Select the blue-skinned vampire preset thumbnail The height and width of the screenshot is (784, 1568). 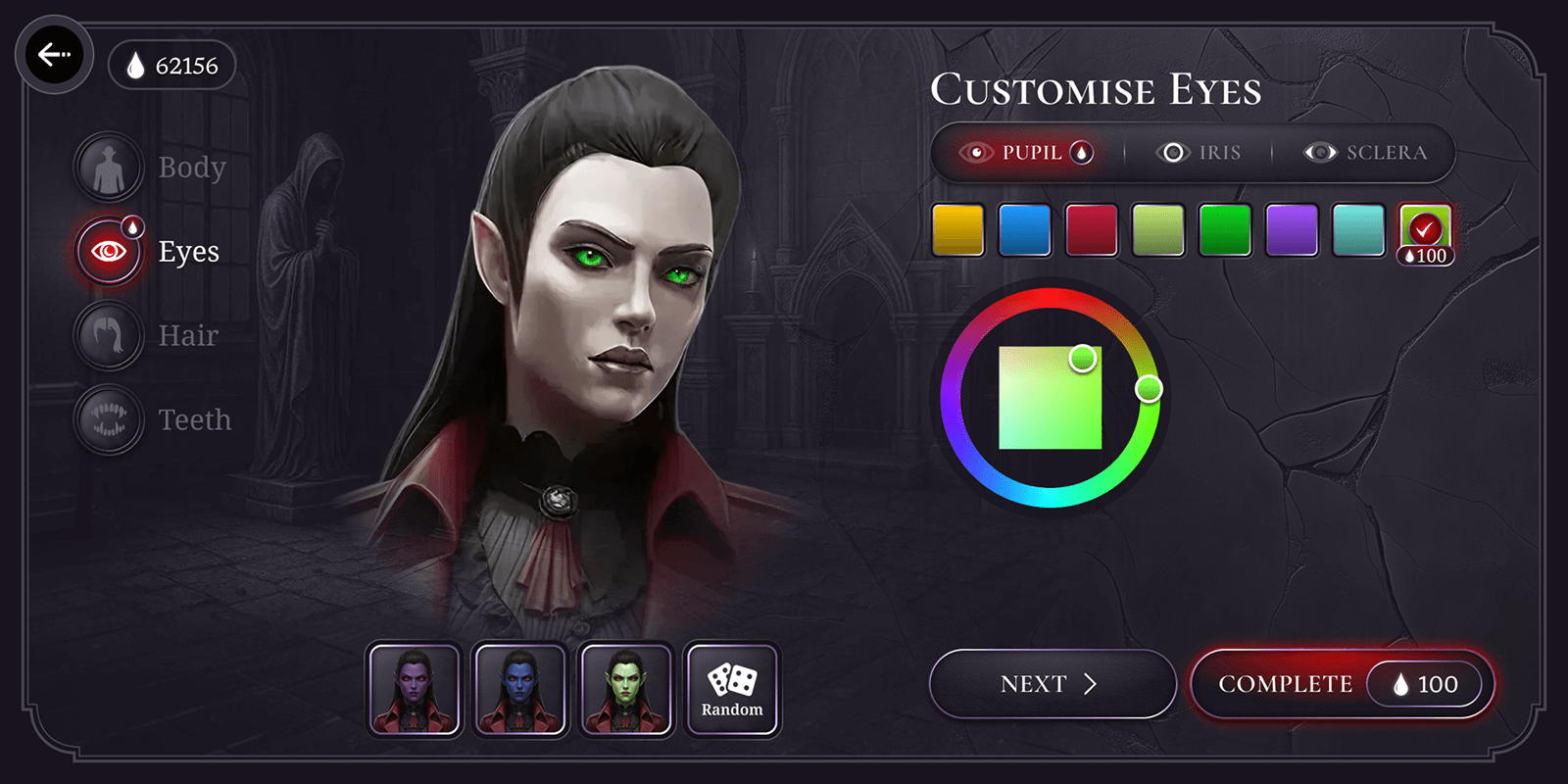[x=520, y=688]
